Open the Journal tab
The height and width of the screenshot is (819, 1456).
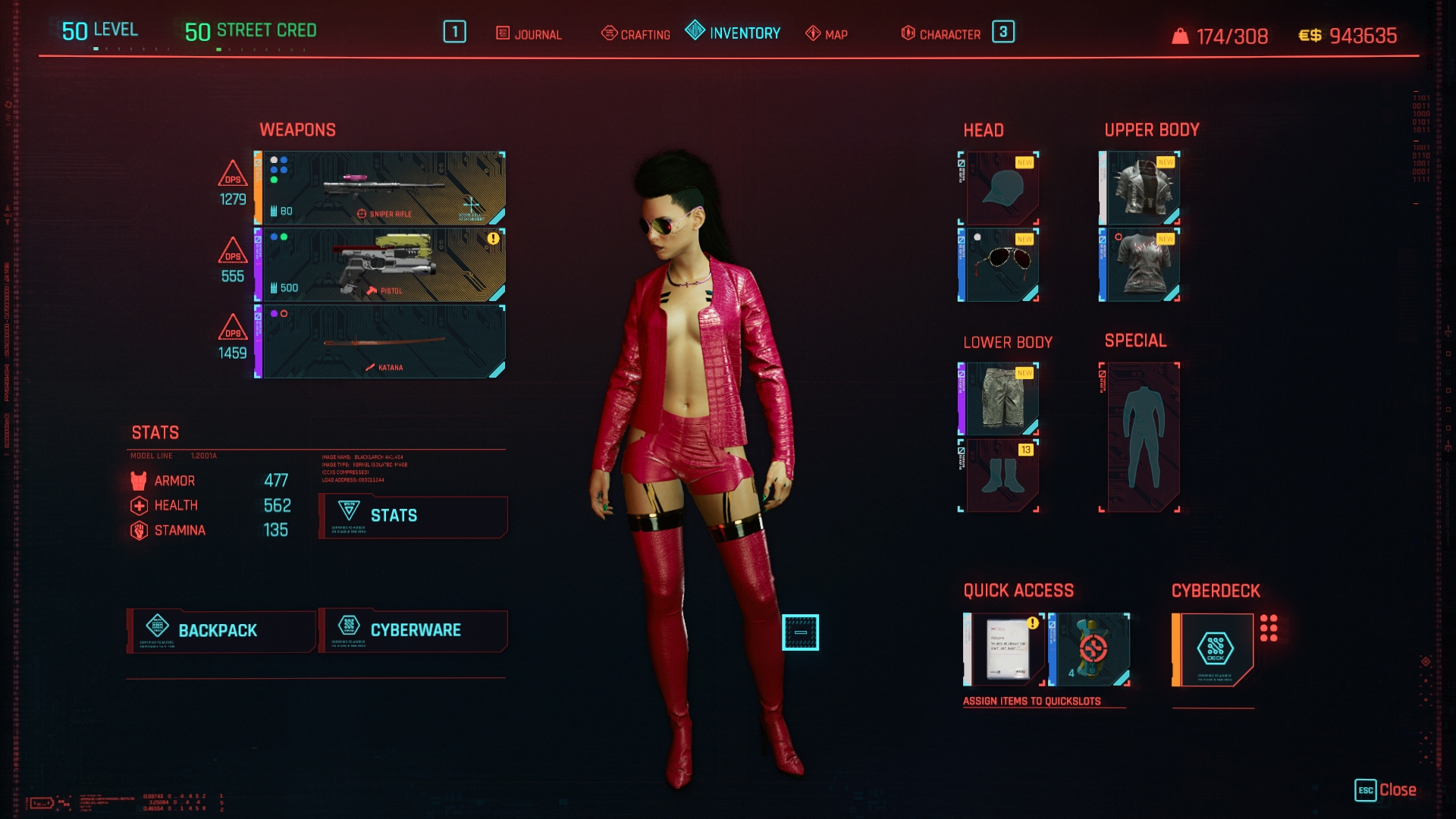pos(529,34)
